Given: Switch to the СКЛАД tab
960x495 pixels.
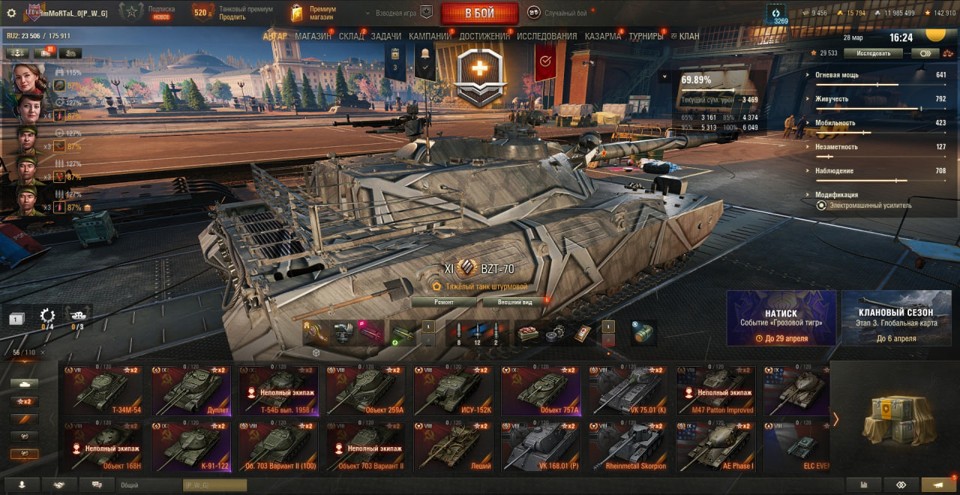Looking at the screenshot, I should tap(351, 36).
